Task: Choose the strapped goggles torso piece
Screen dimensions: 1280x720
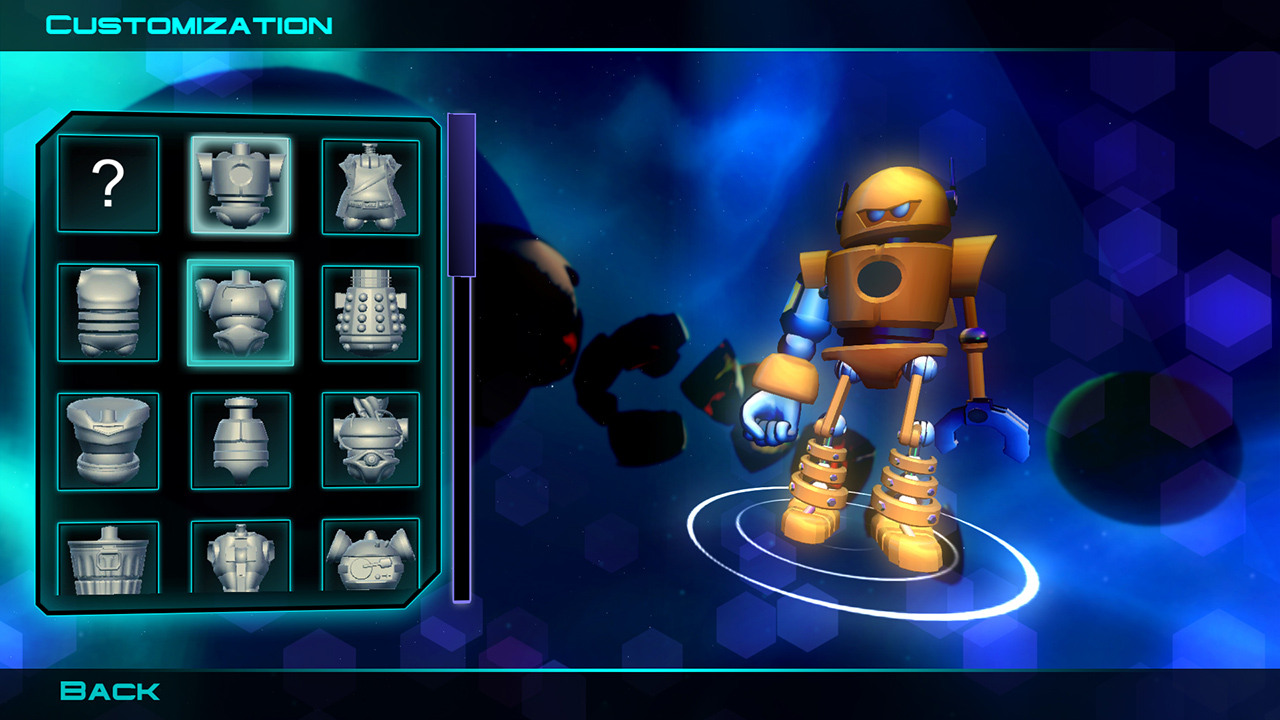Action: point(370,439)
